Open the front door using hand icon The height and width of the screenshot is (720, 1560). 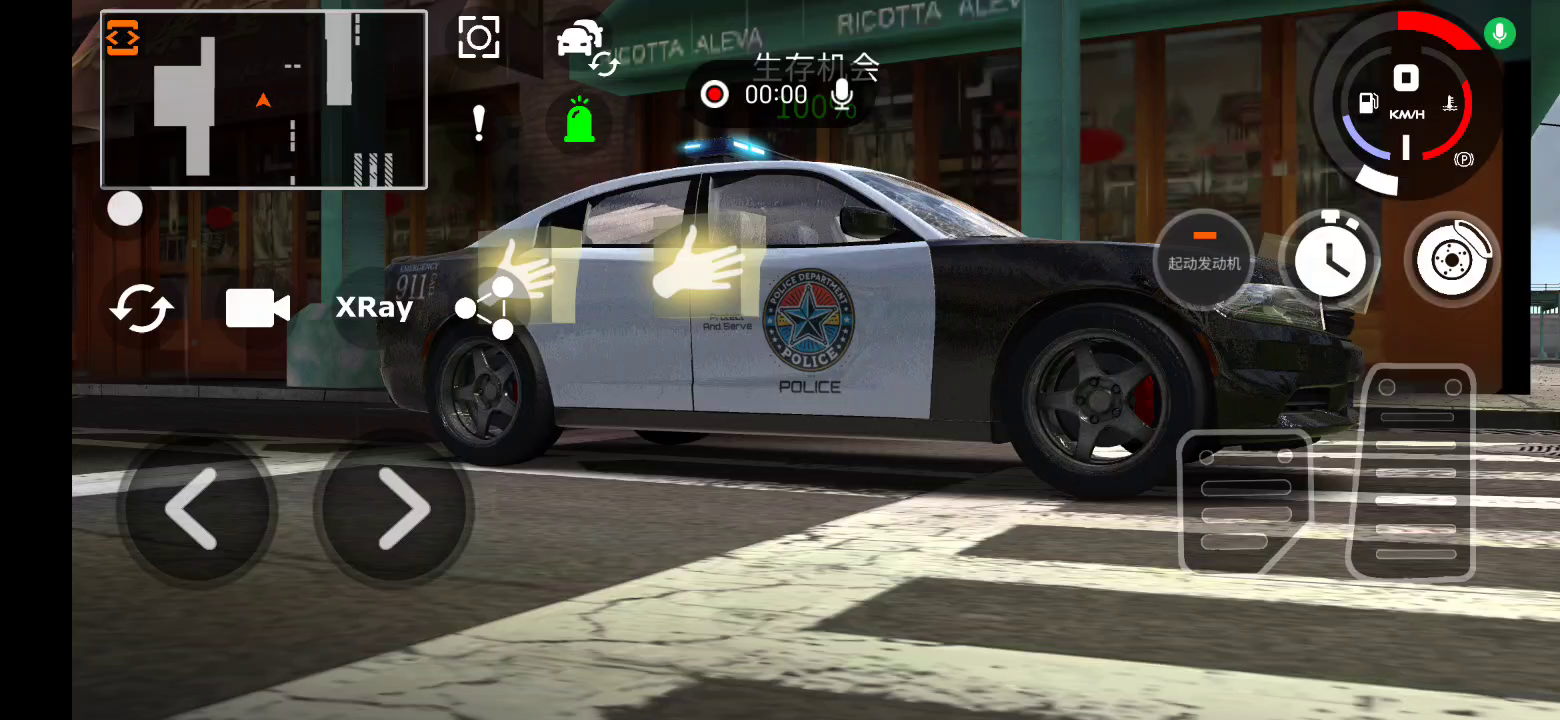click(x=696, y=262)
